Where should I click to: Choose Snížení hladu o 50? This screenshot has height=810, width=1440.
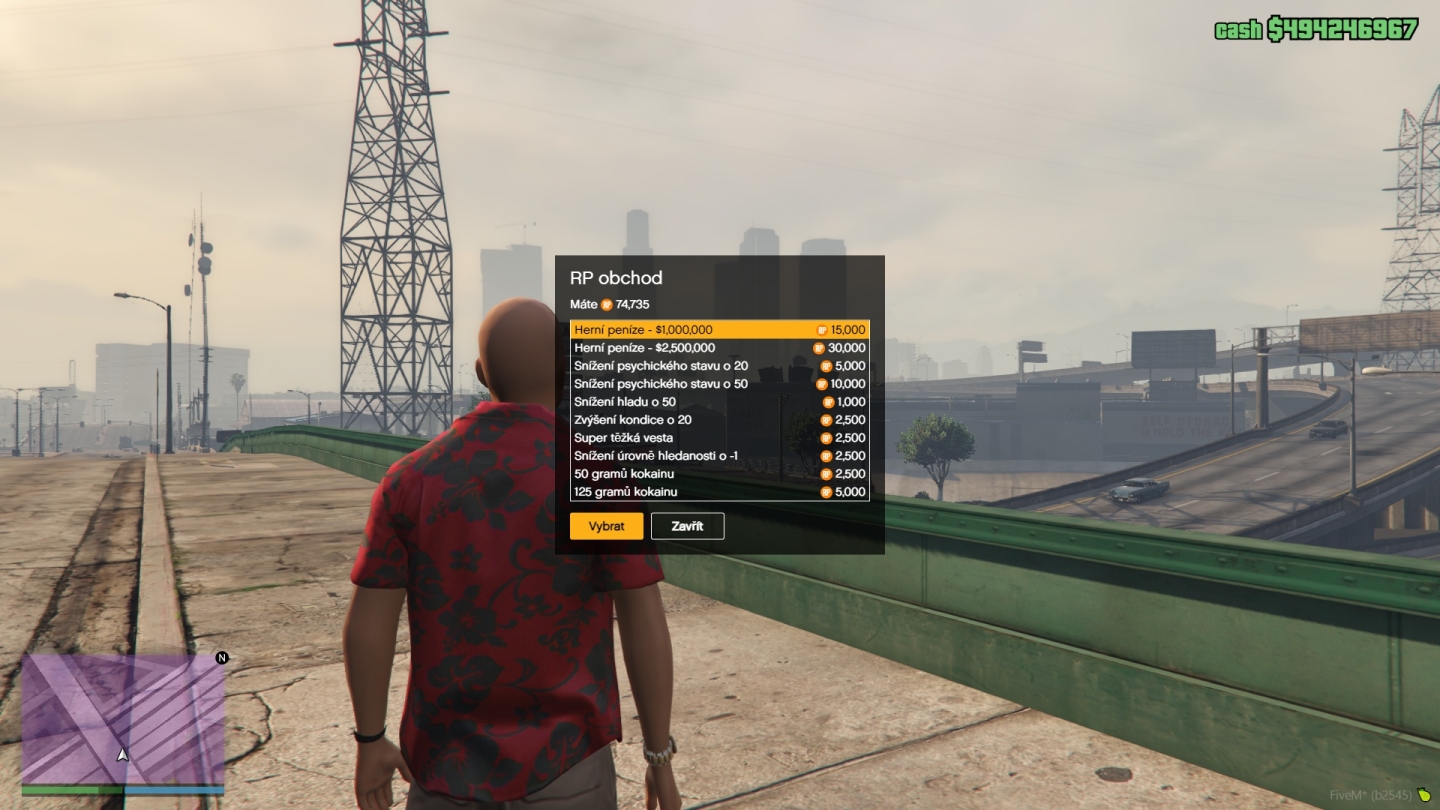[x=719, y=402]
